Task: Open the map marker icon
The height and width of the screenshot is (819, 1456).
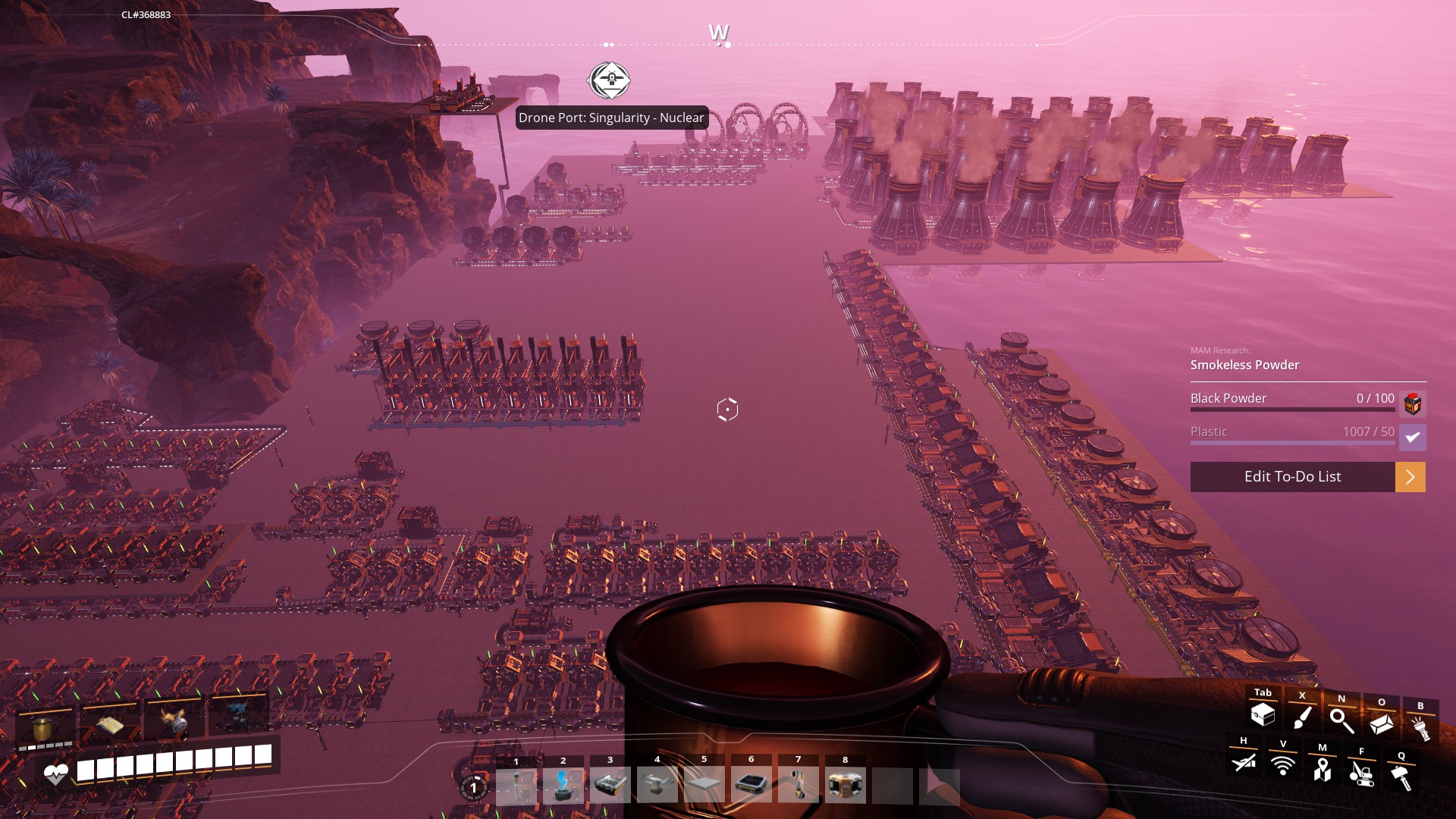Action: (1323, 770)
